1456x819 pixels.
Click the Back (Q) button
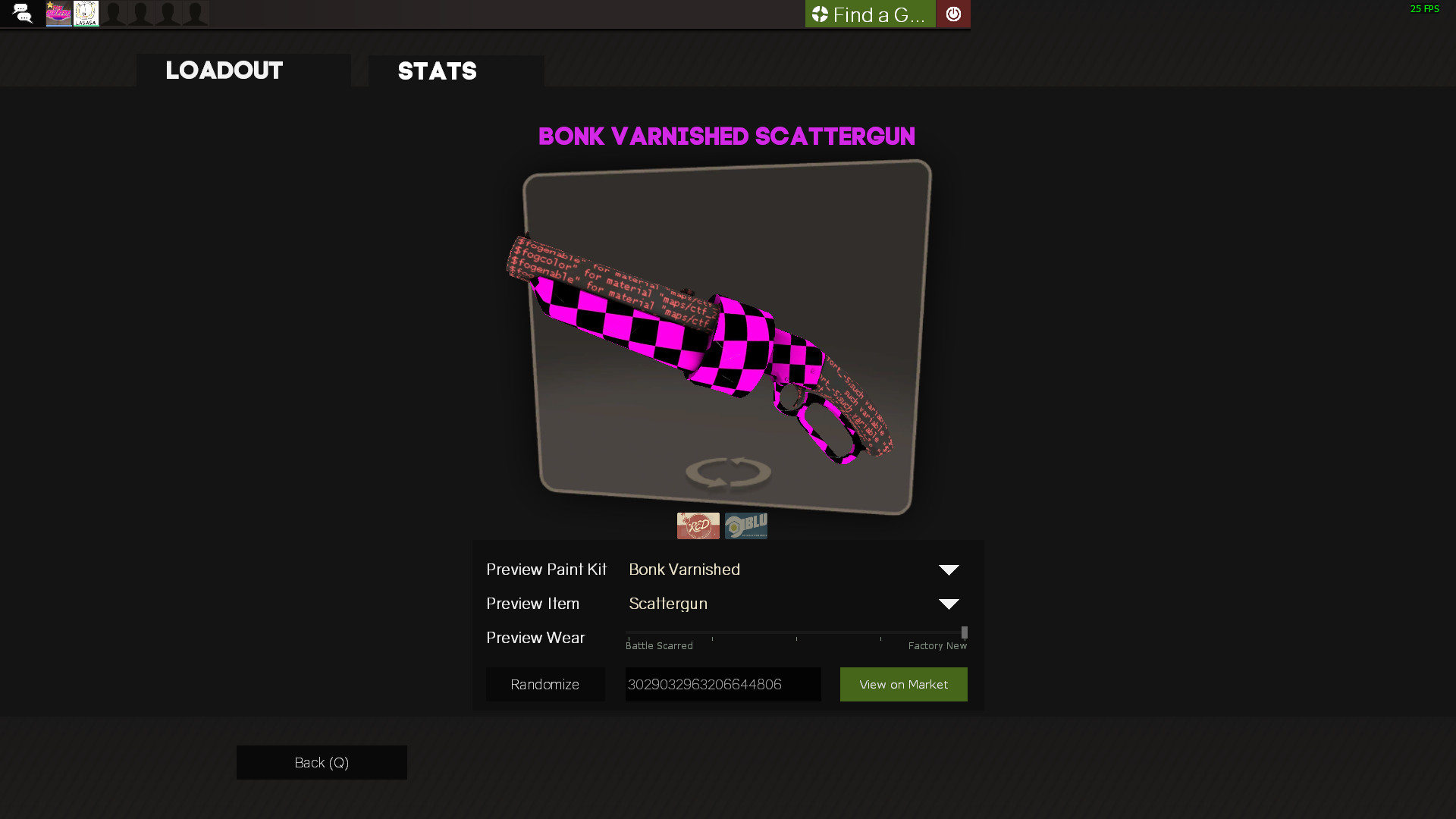pos(321,762)
